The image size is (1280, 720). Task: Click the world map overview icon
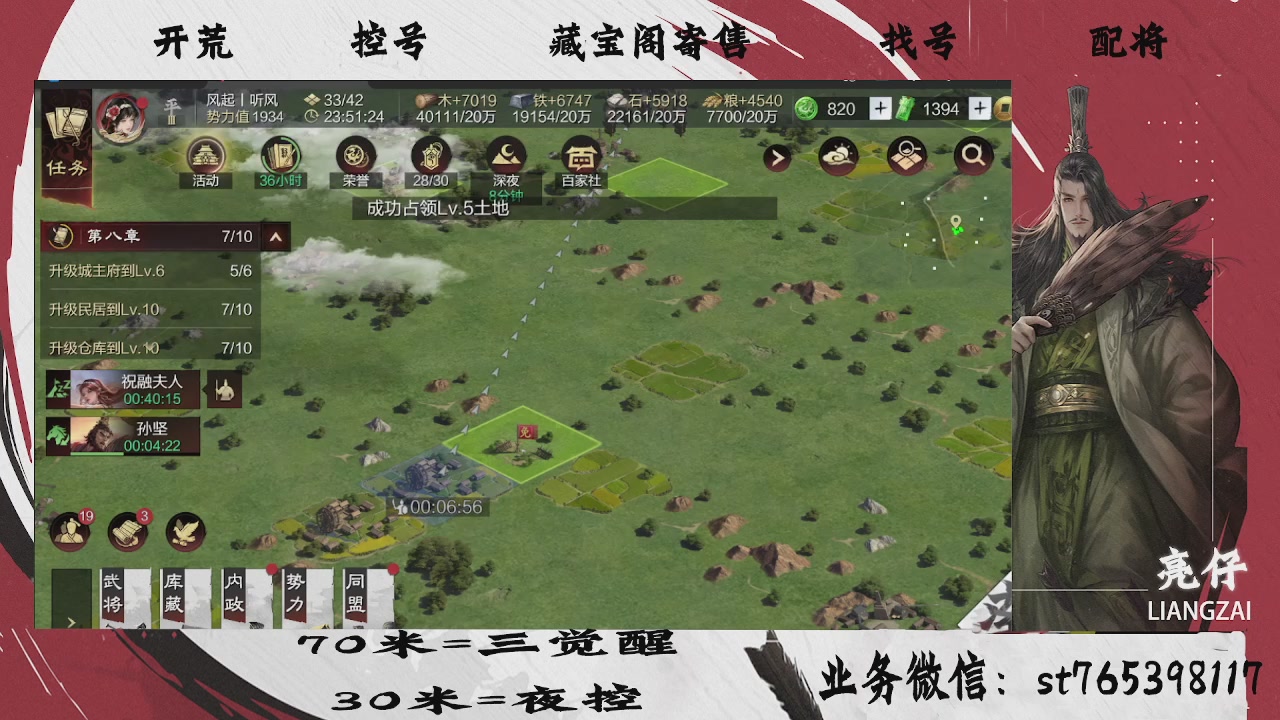point(905,157)
